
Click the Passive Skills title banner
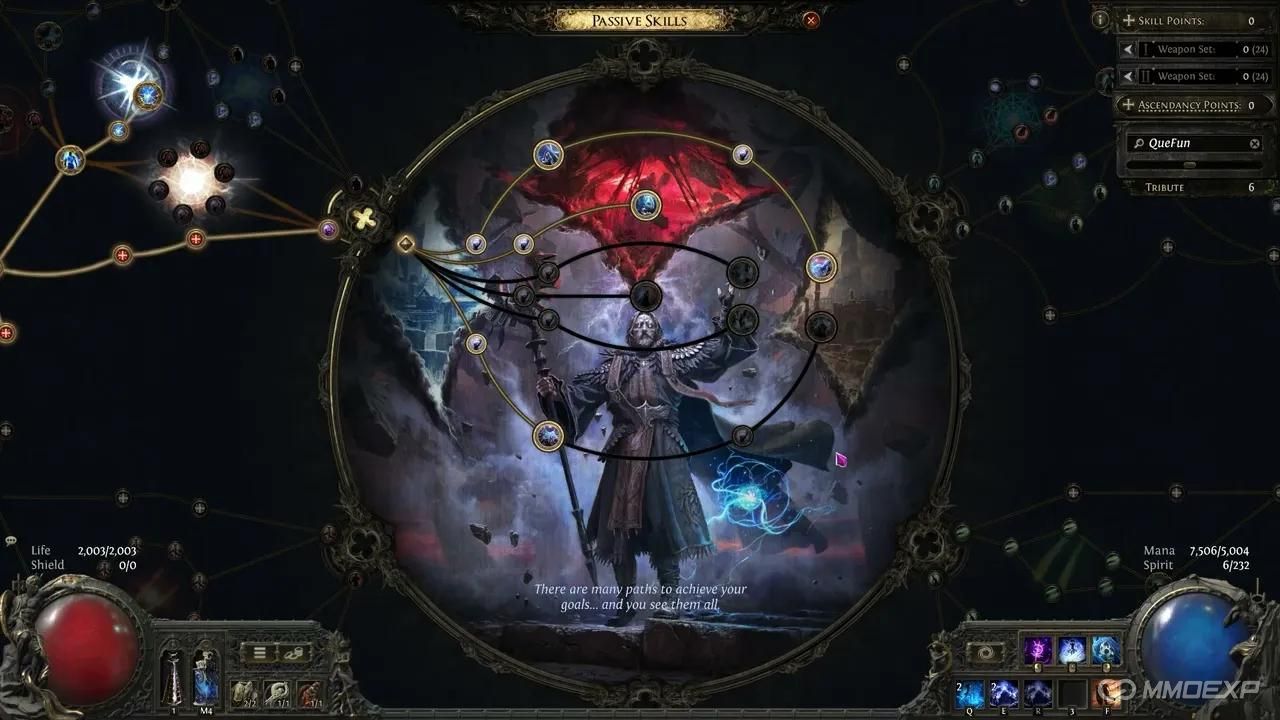[638, 20]
